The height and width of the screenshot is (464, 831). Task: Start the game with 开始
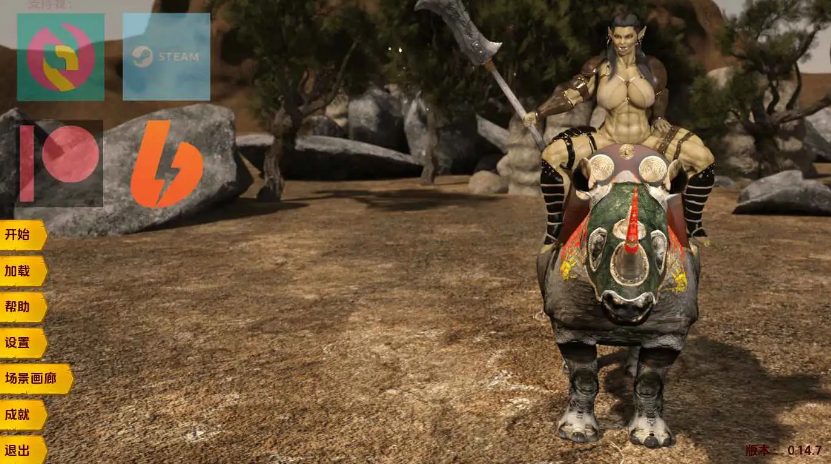pyautogui.click(x=20, y=235)
